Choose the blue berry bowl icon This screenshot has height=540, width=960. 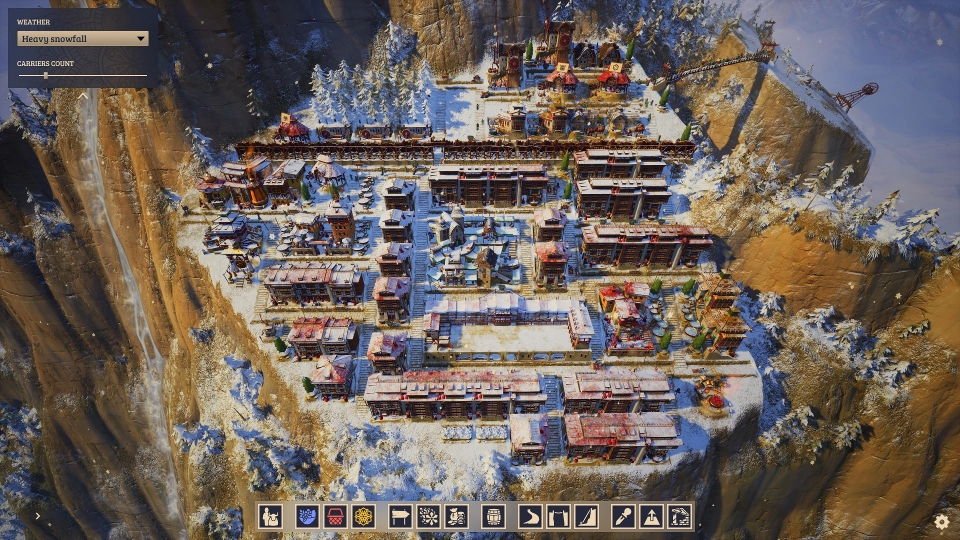coord(307,516)
